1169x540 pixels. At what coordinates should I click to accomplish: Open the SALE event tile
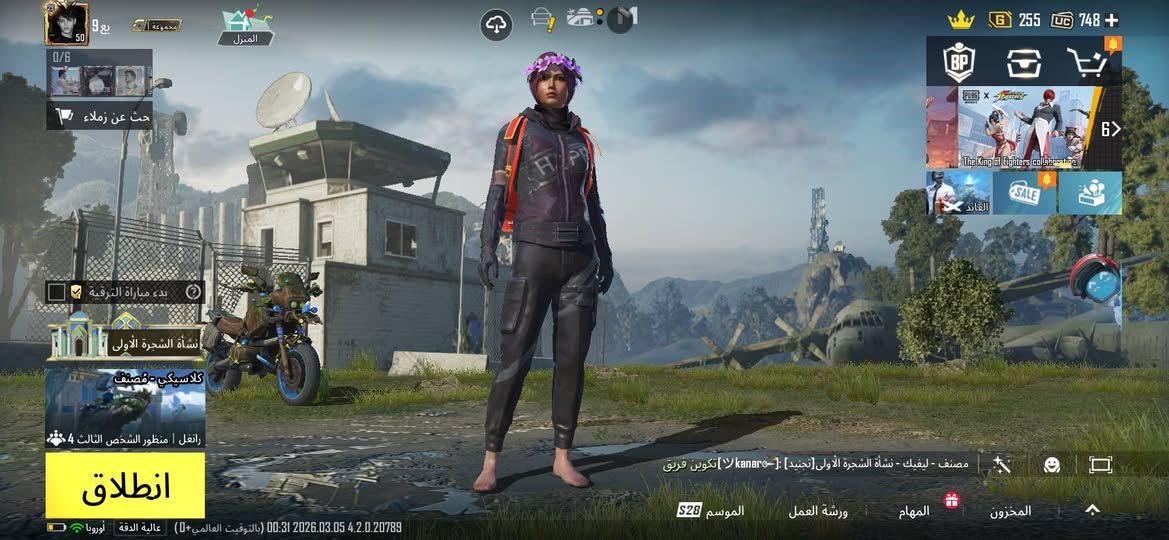(x=1024, y=192)
